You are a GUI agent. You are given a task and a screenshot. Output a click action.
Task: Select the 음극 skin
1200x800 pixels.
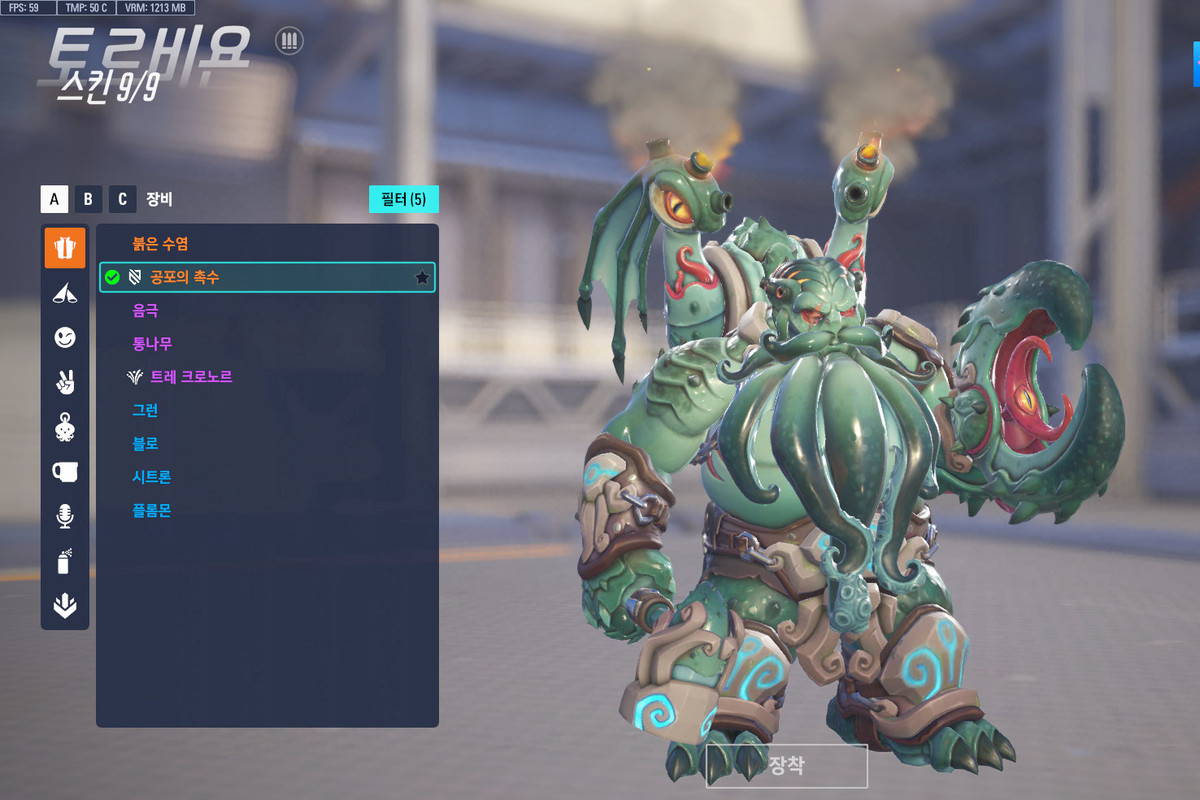(146, 311)
